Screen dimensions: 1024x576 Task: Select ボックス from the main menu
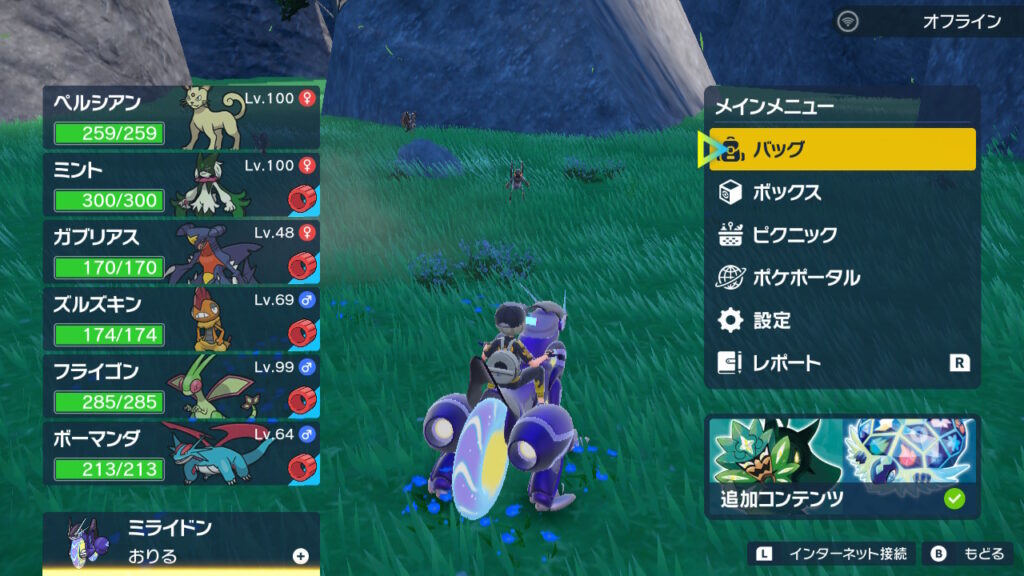[842, 192]
